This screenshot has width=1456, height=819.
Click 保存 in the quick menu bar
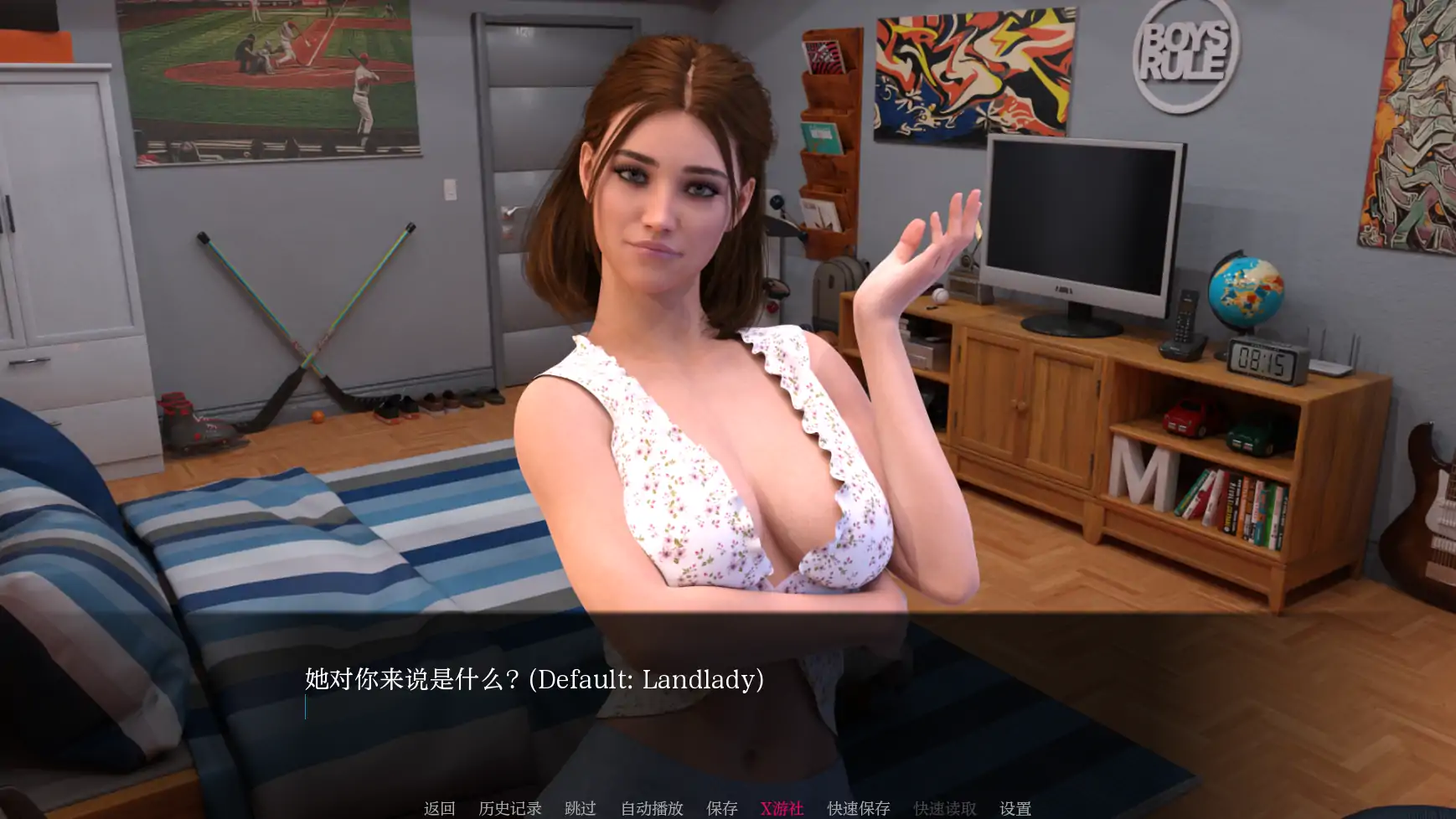(x=722, y=808)
